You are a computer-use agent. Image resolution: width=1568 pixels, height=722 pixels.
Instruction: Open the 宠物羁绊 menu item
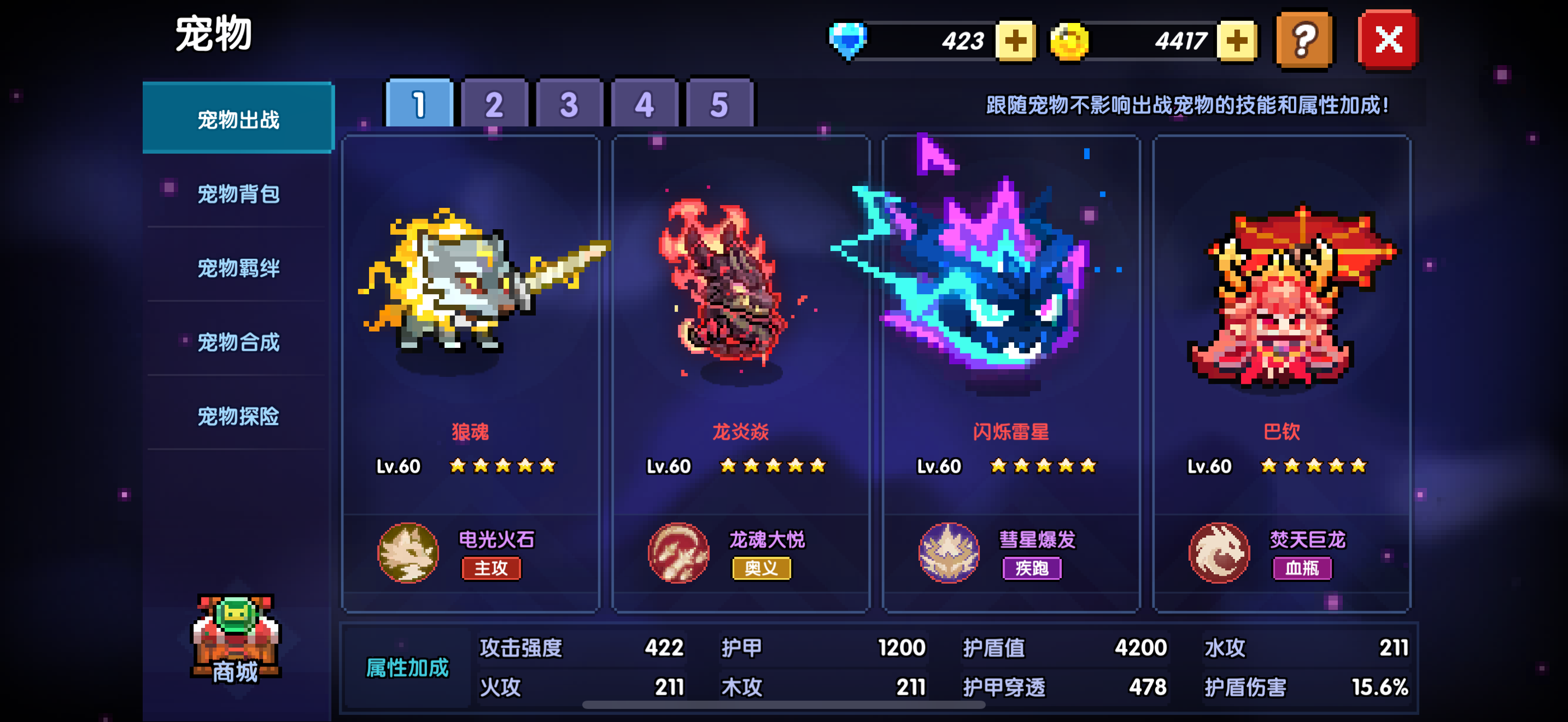237,268
